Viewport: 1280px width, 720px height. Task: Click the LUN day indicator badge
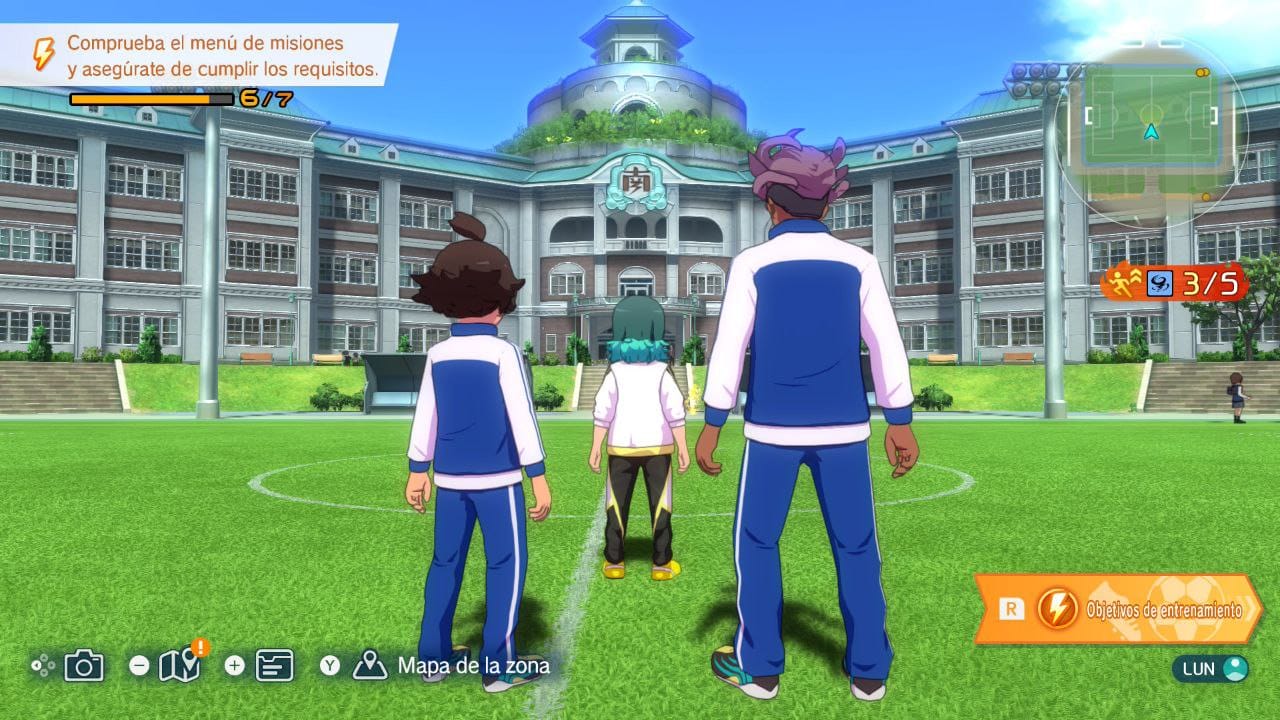tap(1212, 668)
